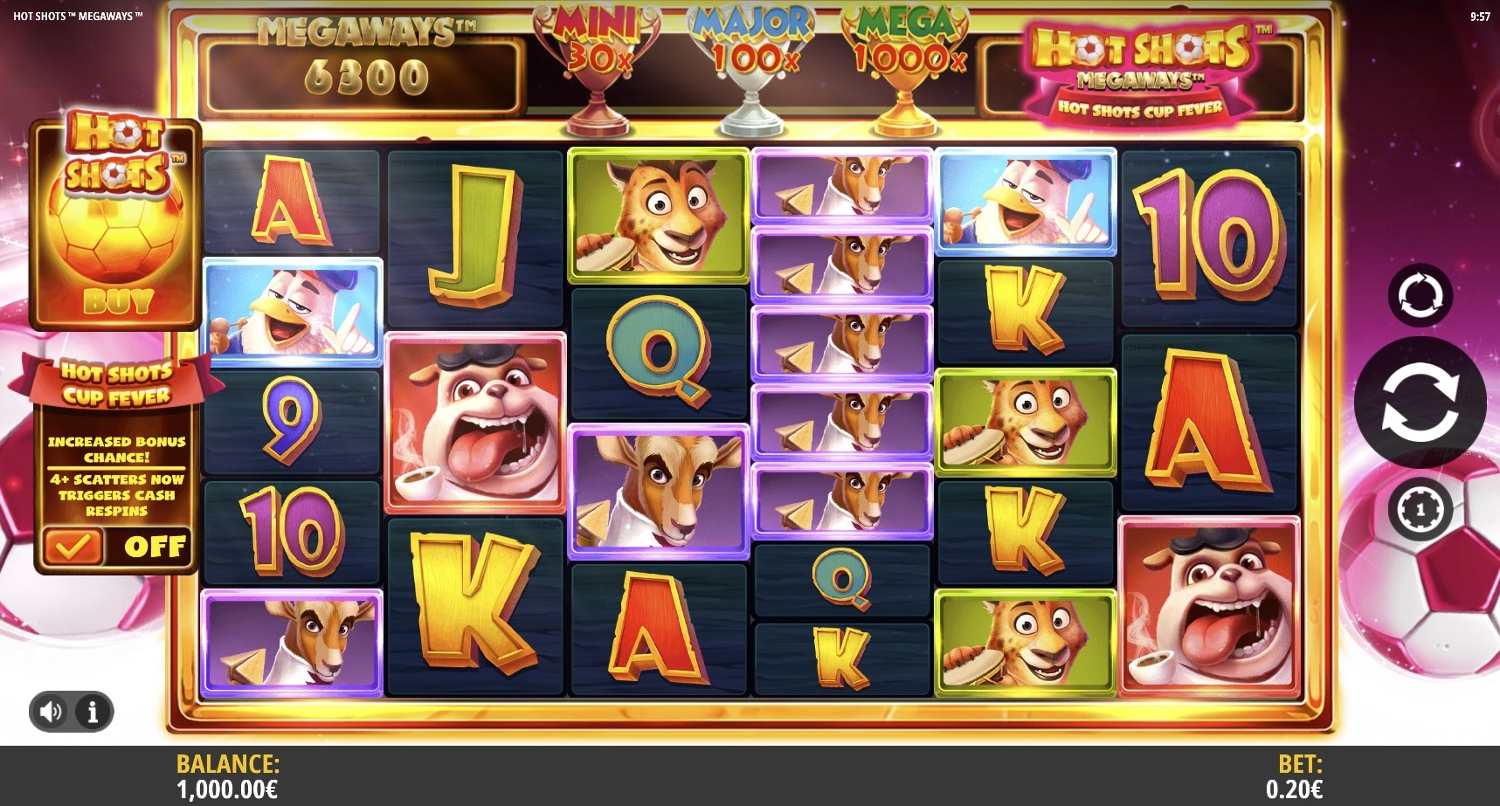Image resolution: width=1500 pixels, height=806 pixels.
Task: Open bet settings with the coin chip button
Action: [x=1420, y=509]
